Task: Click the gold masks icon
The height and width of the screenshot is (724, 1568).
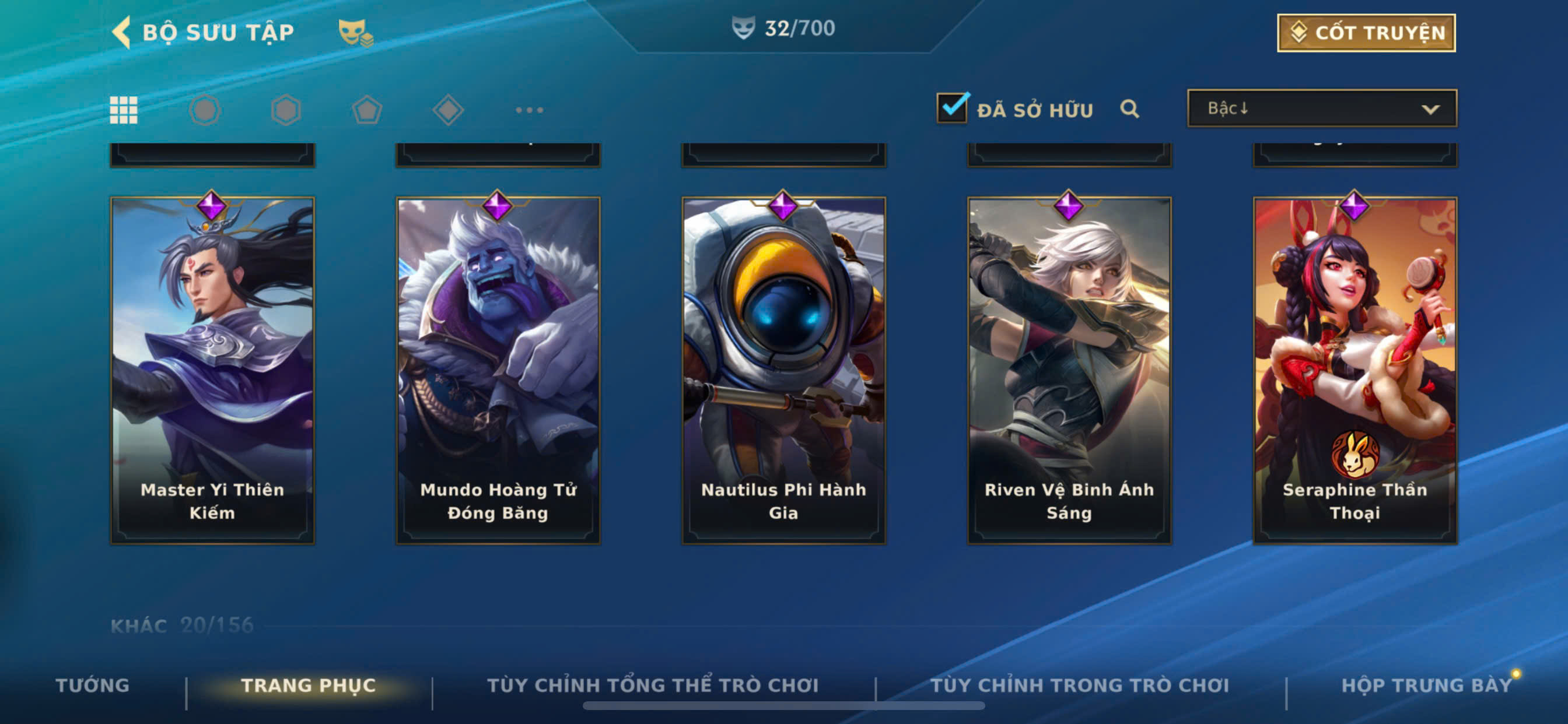Action: coord(355,32)
